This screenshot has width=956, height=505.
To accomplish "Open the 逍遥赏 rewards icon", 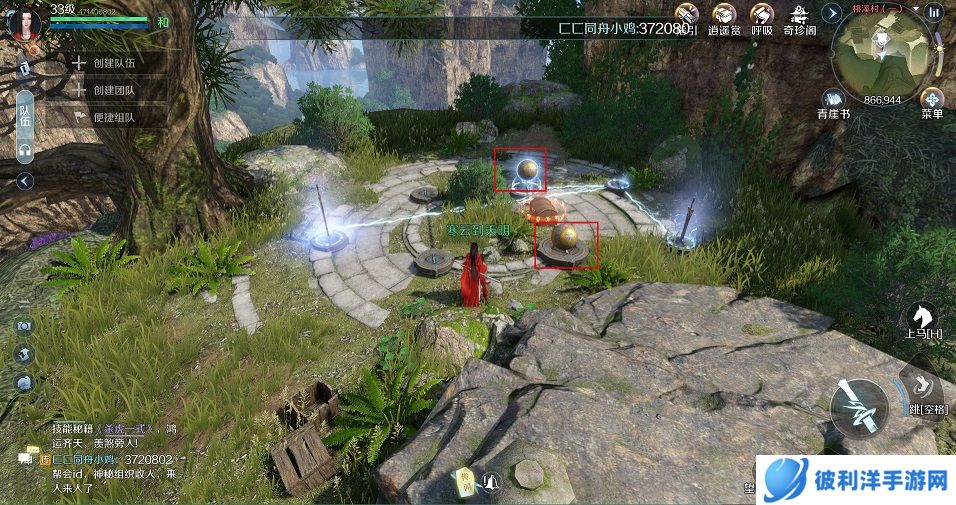I will (722, 19).
